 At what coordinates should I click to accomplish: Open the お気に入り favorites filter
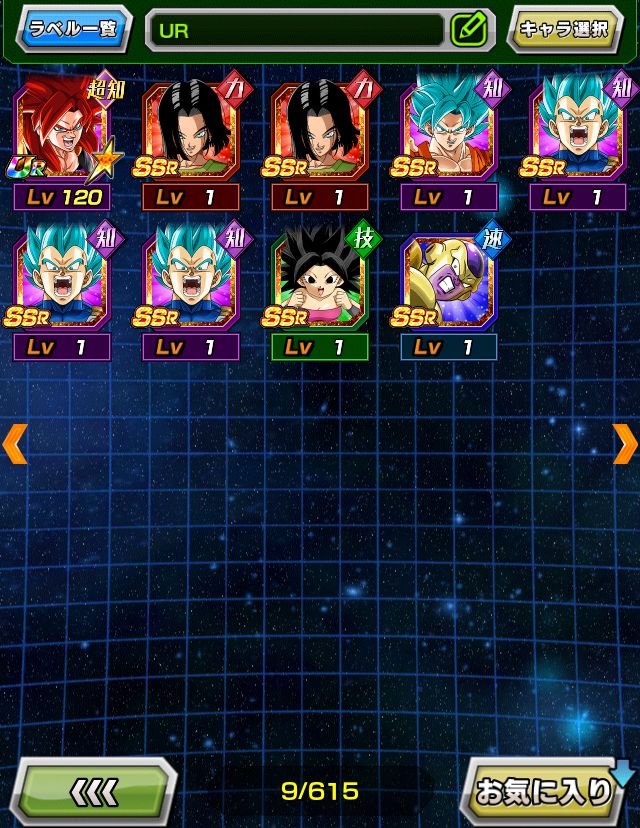coord(545,792)
